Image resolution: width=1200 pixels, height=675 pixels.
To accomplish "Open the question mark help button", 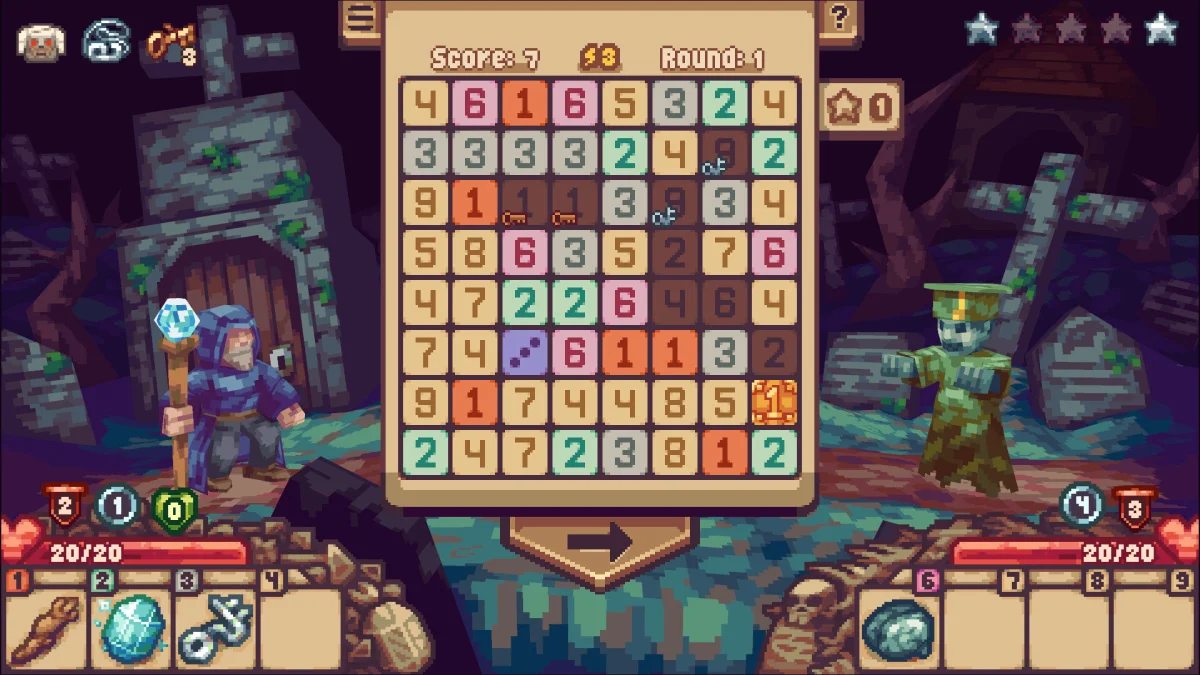I will [838, 17].
